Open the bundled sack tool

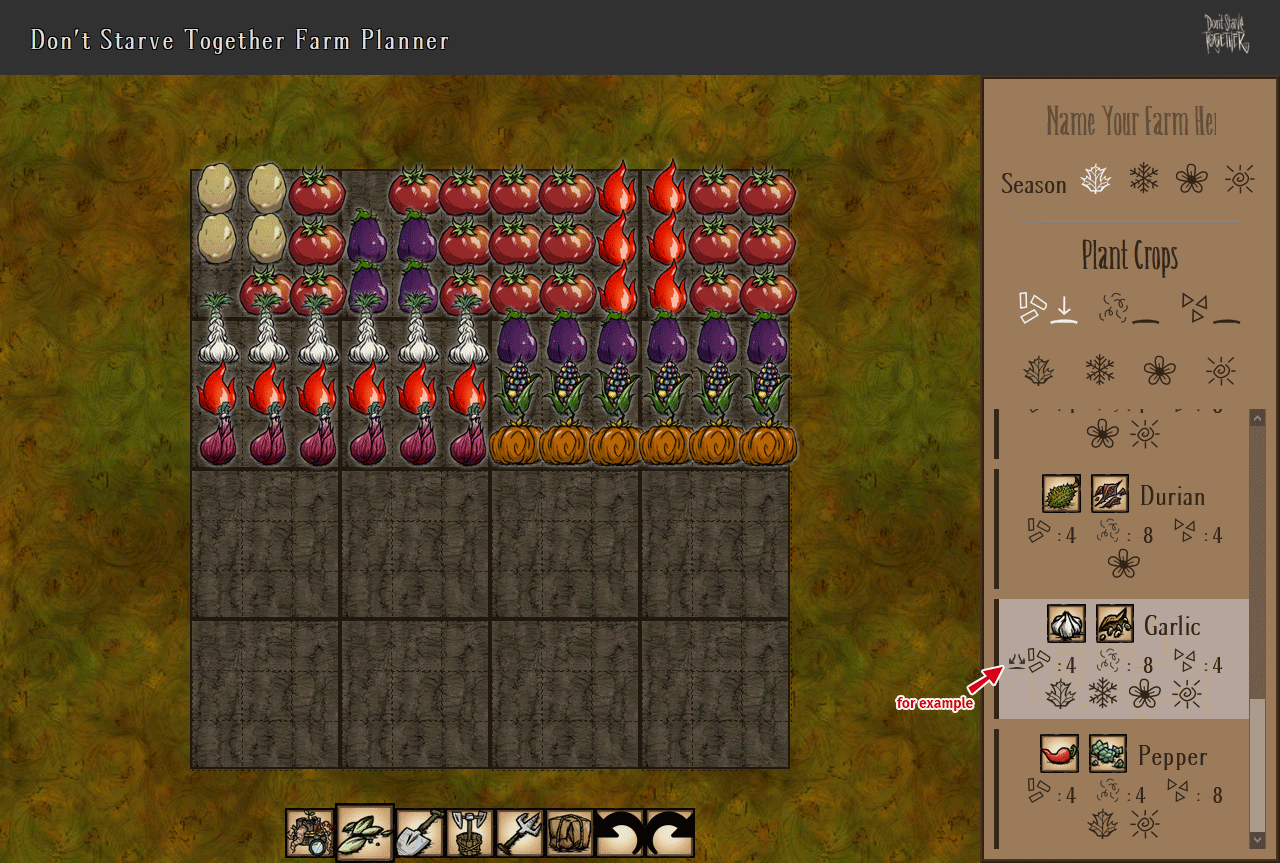(569, 833)
